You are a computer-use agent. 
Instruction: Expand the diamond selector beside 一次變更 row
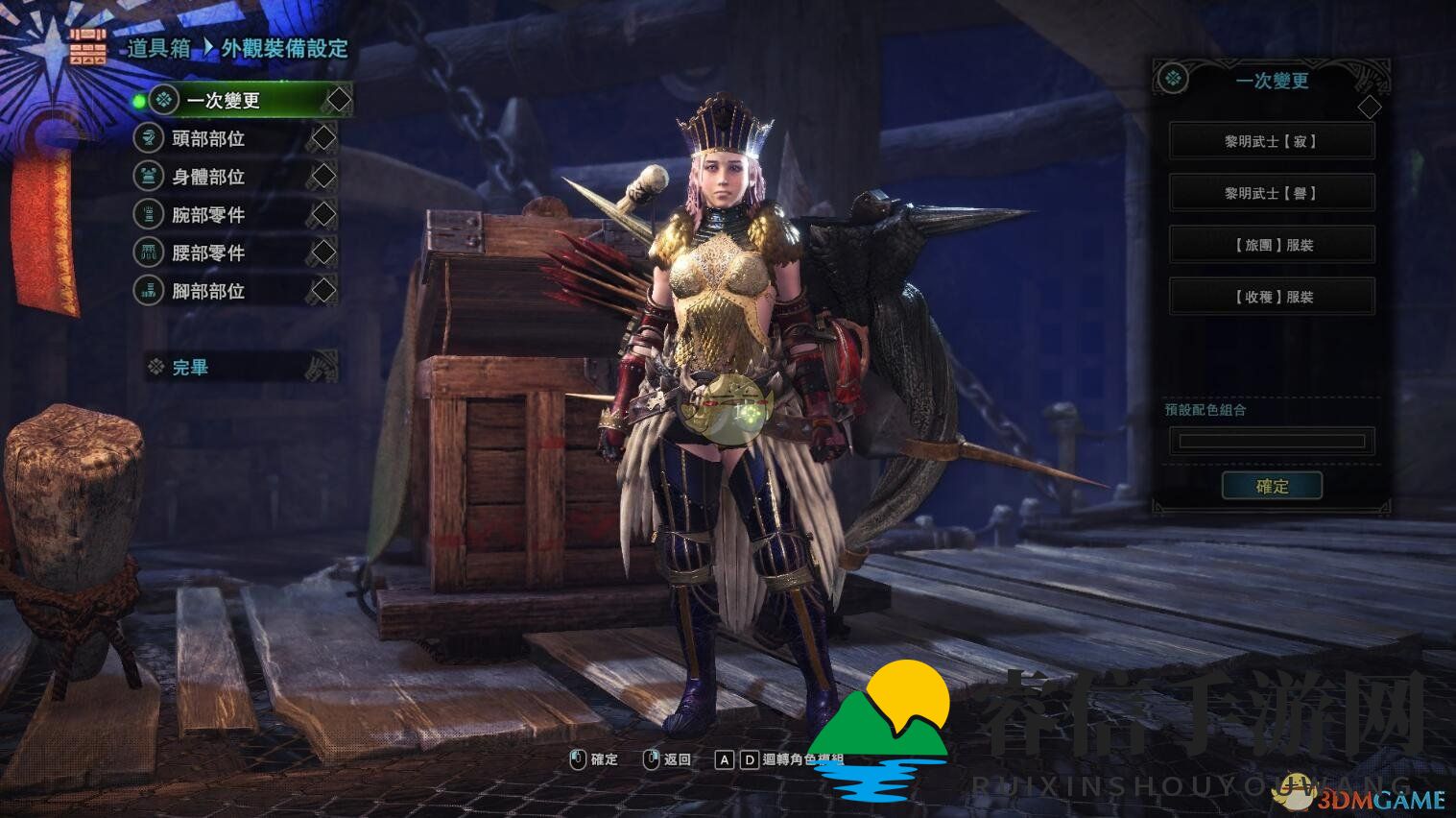[x=338, y=99]
